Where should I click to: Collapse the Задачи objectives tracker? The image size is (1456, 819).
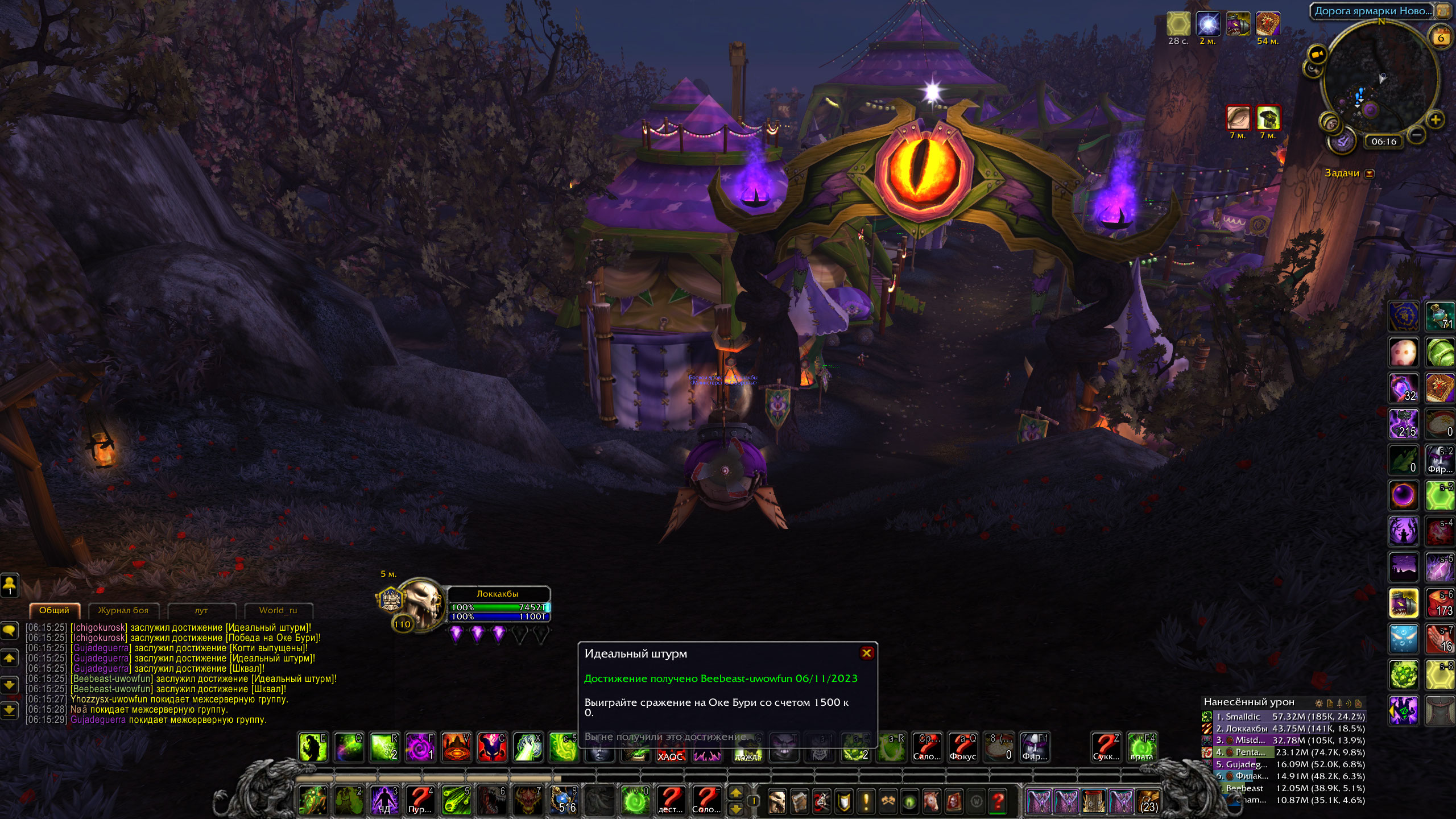[x=1370, y=173]
